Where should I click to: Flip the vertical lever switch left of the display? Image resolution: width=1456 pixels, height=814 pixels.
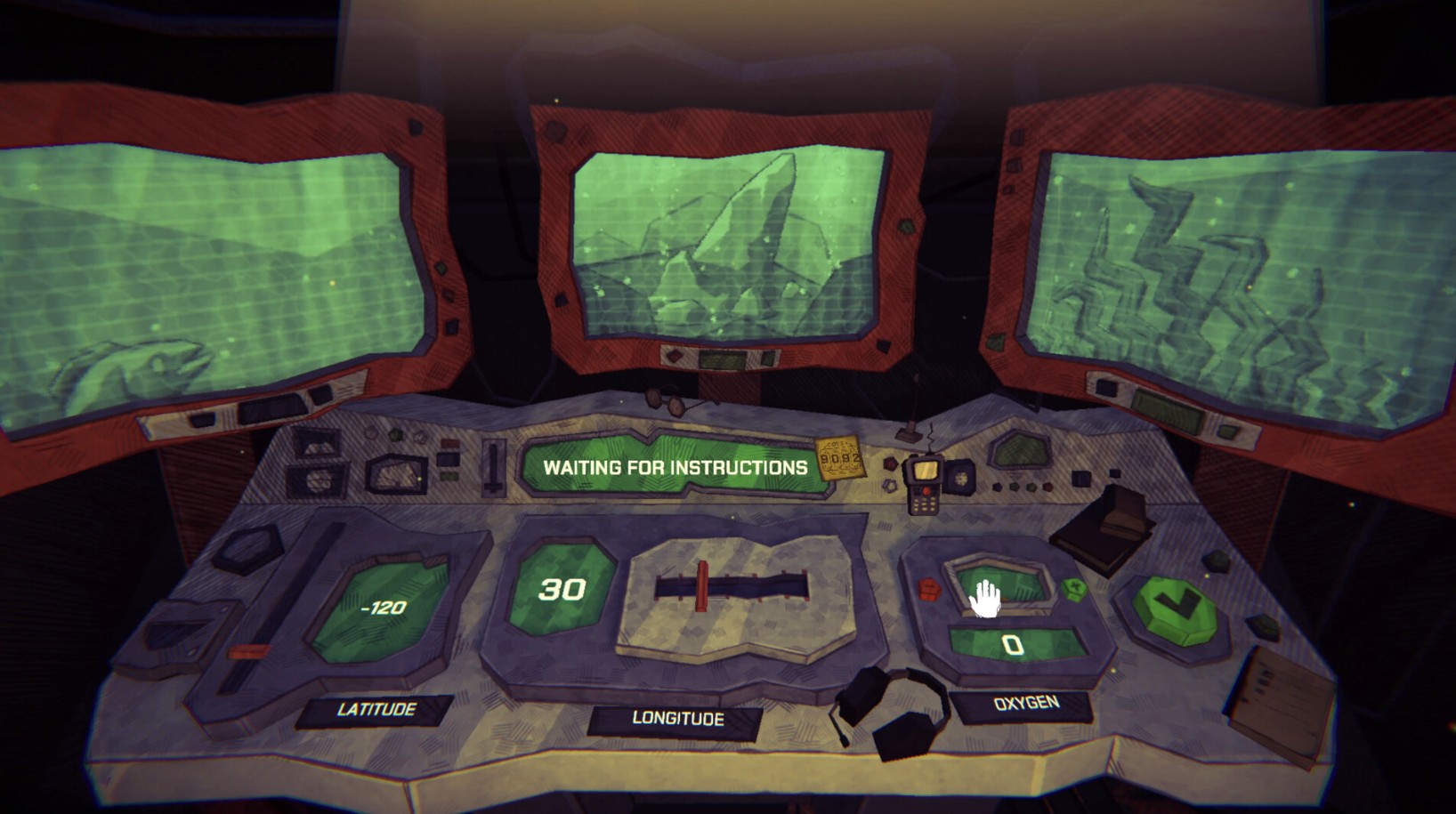[493, 467]
